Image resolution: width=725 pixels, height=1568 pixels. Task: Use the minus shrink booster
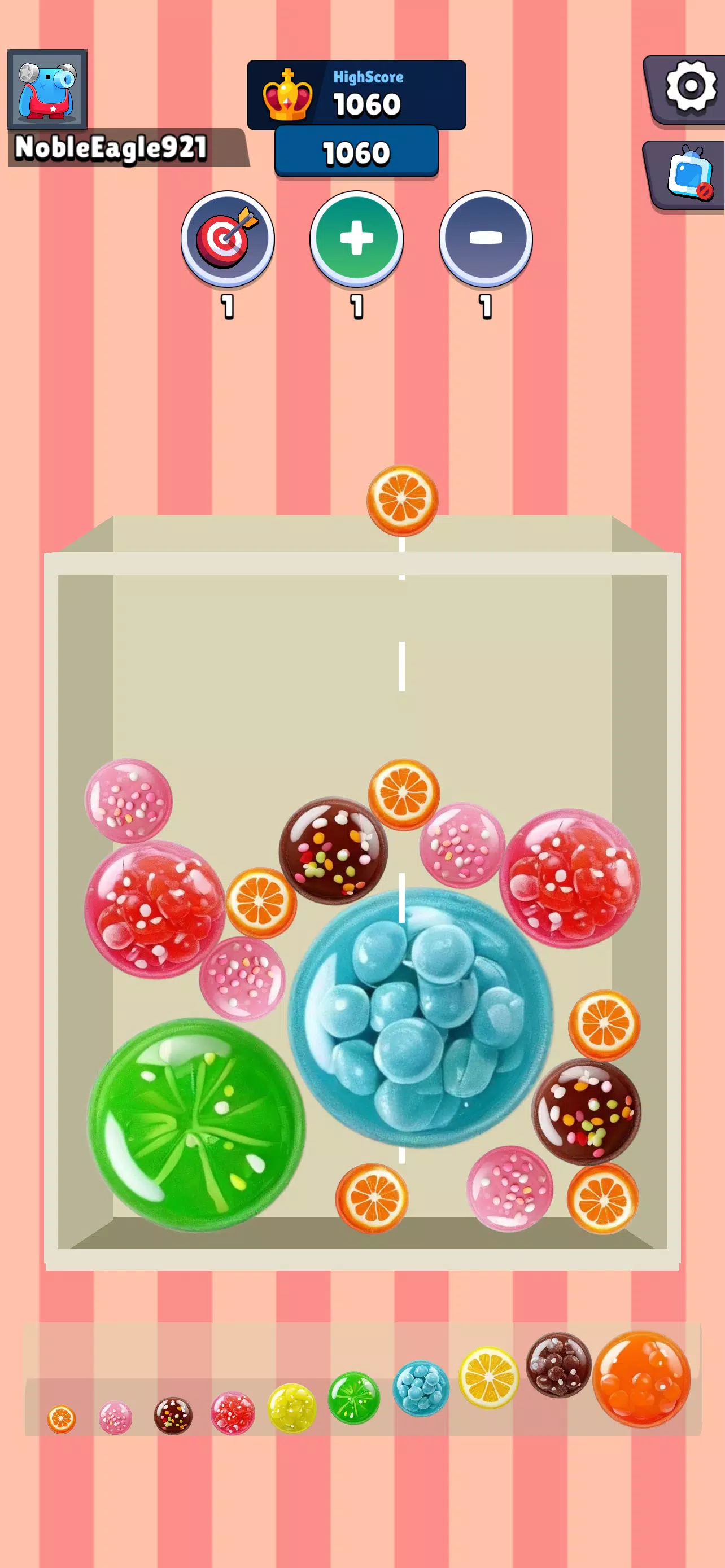tap(484, 240)
